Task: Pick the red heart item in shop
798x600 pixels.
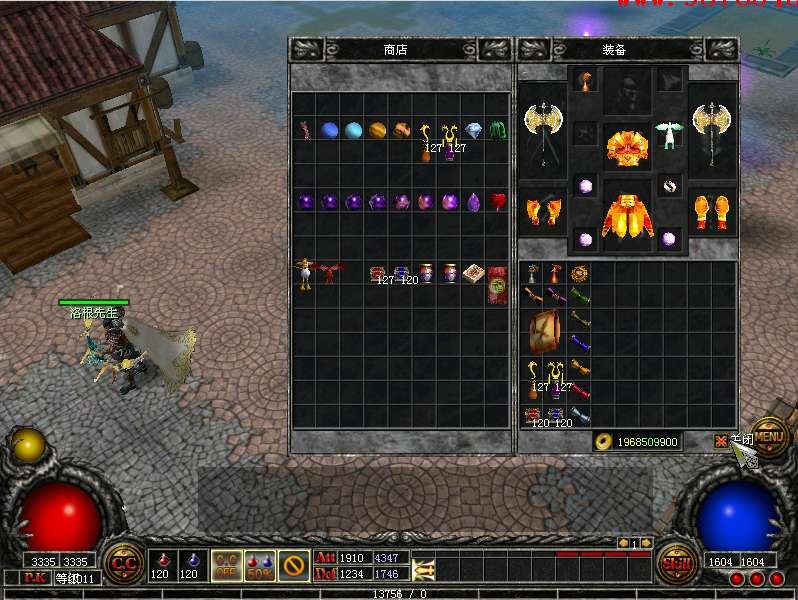Action: pyautogui.click(x=497, y=201)
